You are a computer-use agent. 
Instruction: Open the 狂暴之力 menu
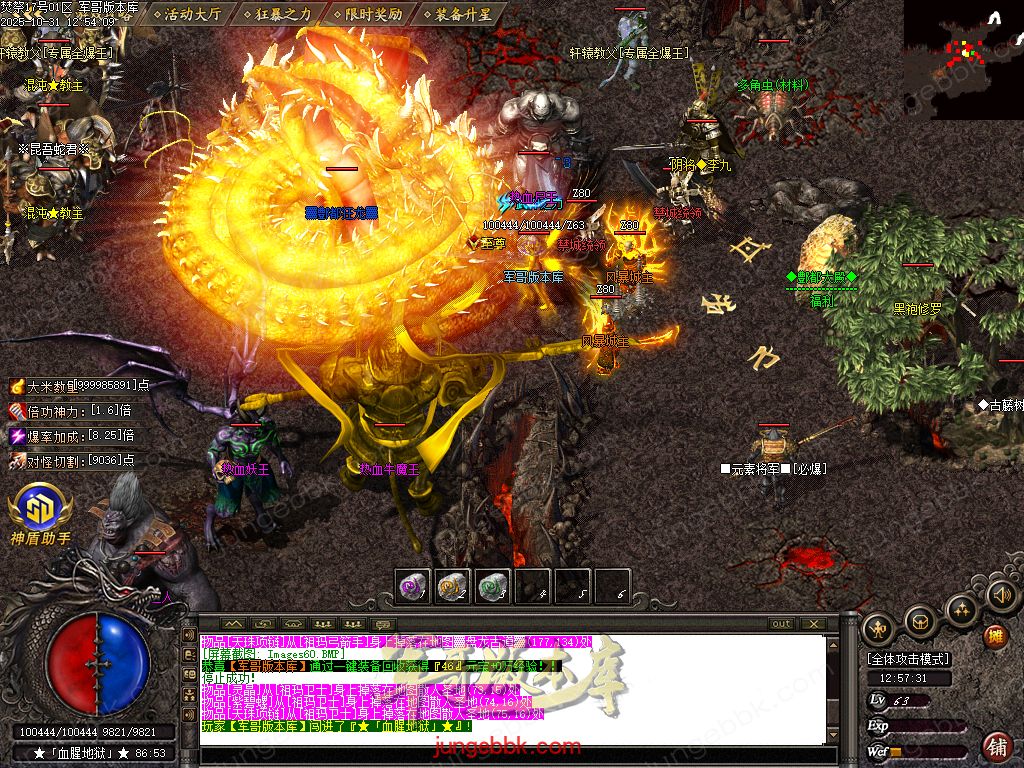(282, 14)
